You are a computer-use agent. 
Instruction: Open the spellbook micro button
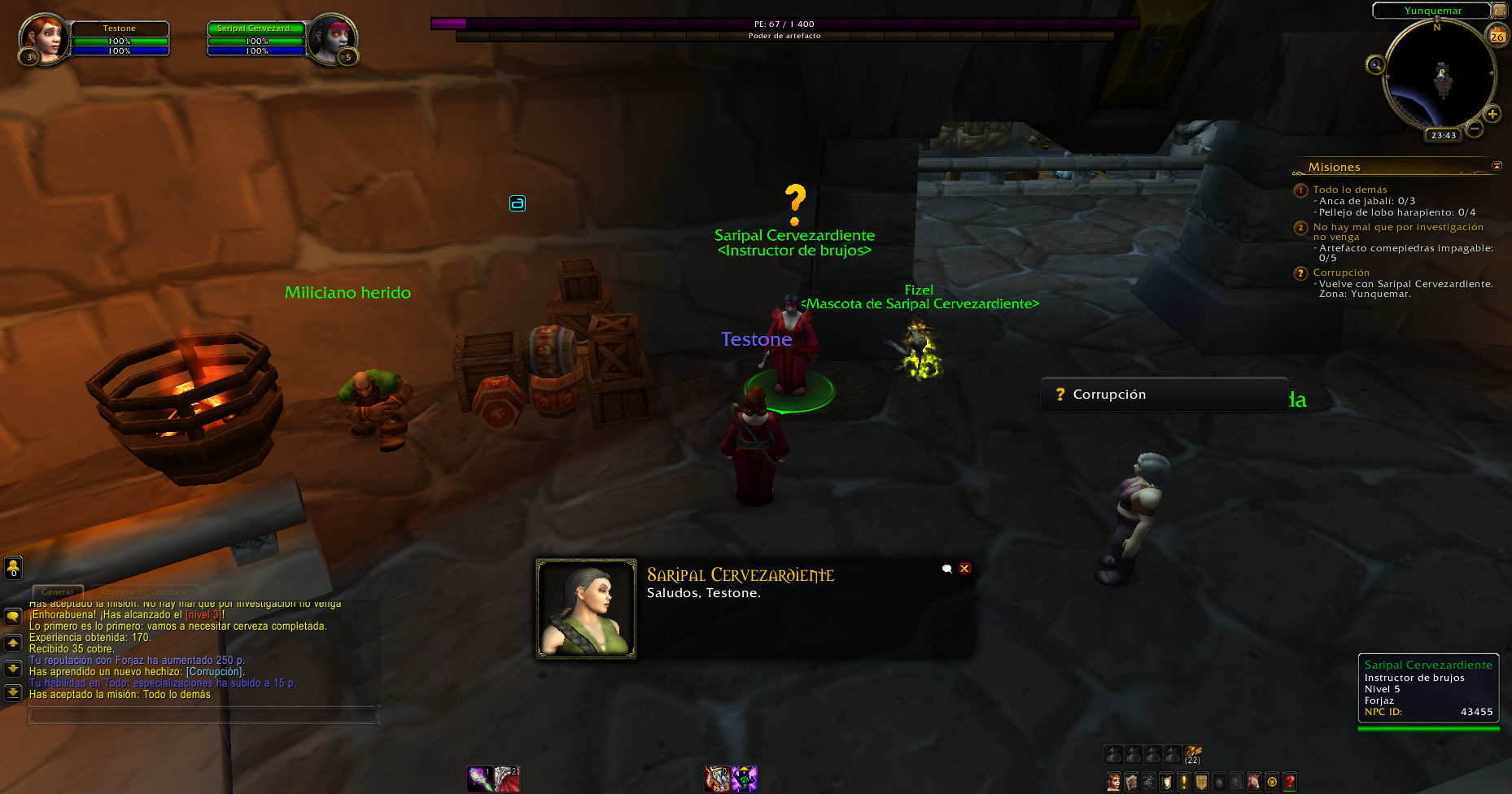point(1131,783)
